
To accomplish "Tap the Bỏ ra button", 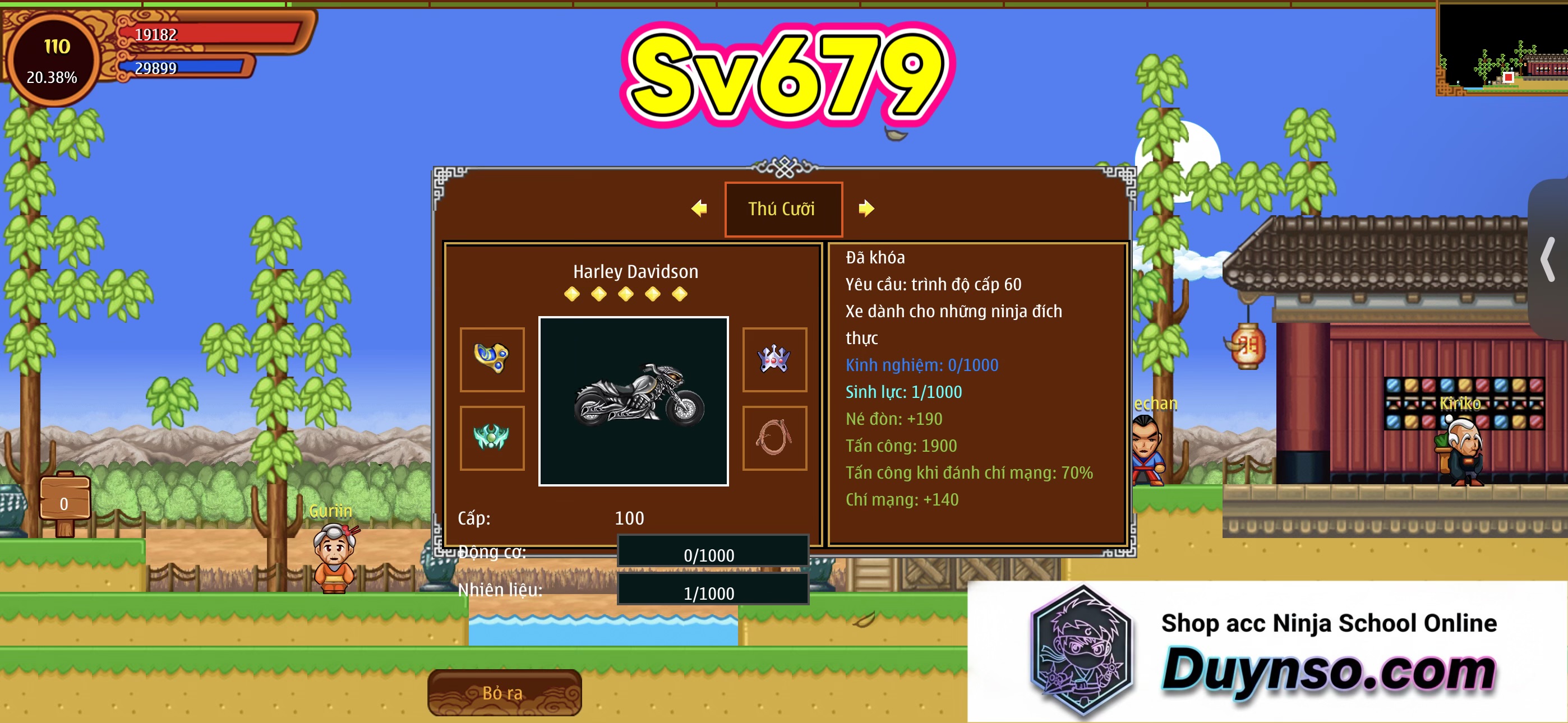I will [504, 693].
